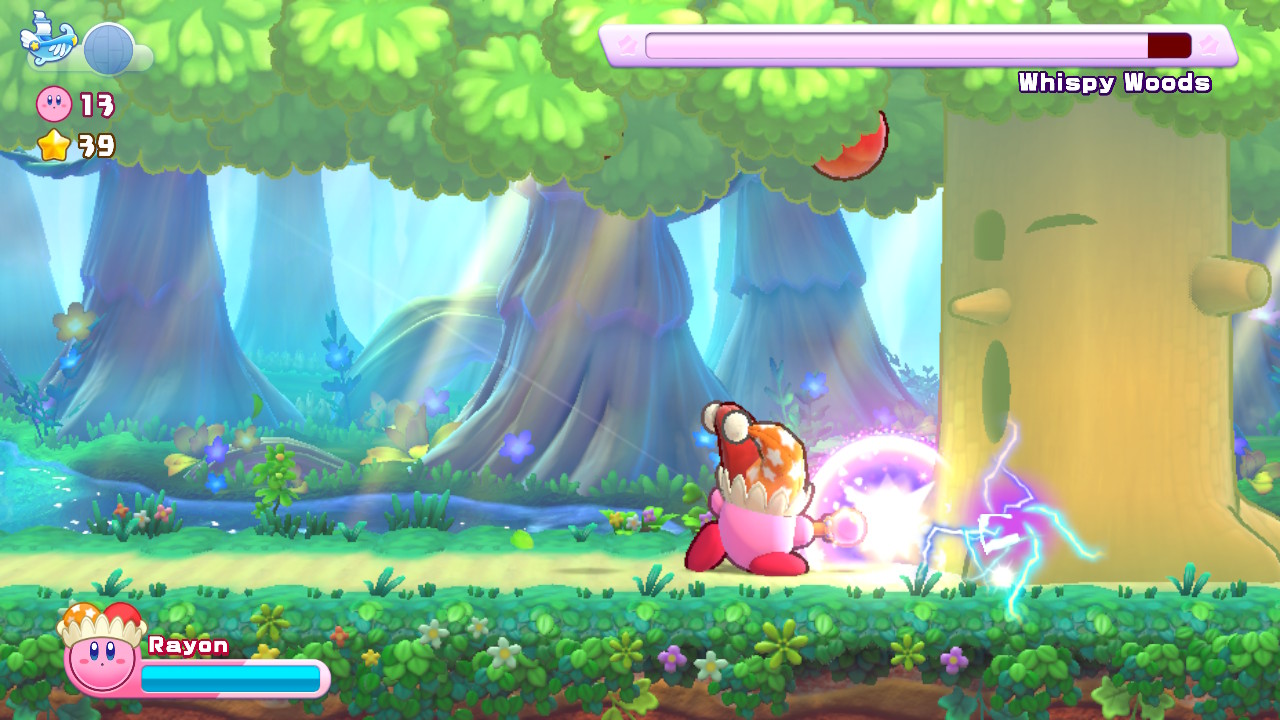Click the star emblem on the boss bar's right end
This screenshot has width=1280, height=720.
(x=1211, y=45)
